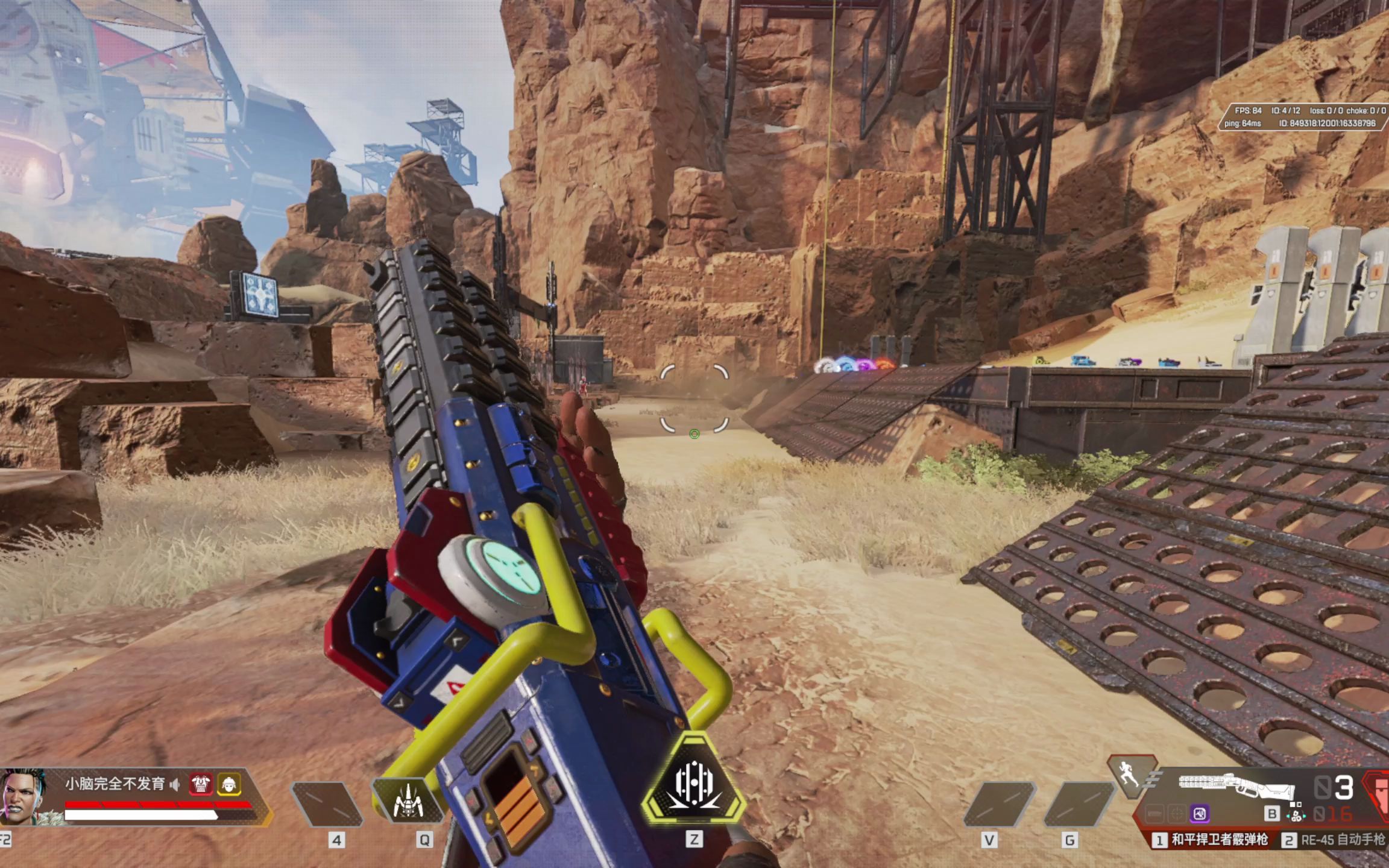Click the Mad Maggie legend portrait

(24, 796)
